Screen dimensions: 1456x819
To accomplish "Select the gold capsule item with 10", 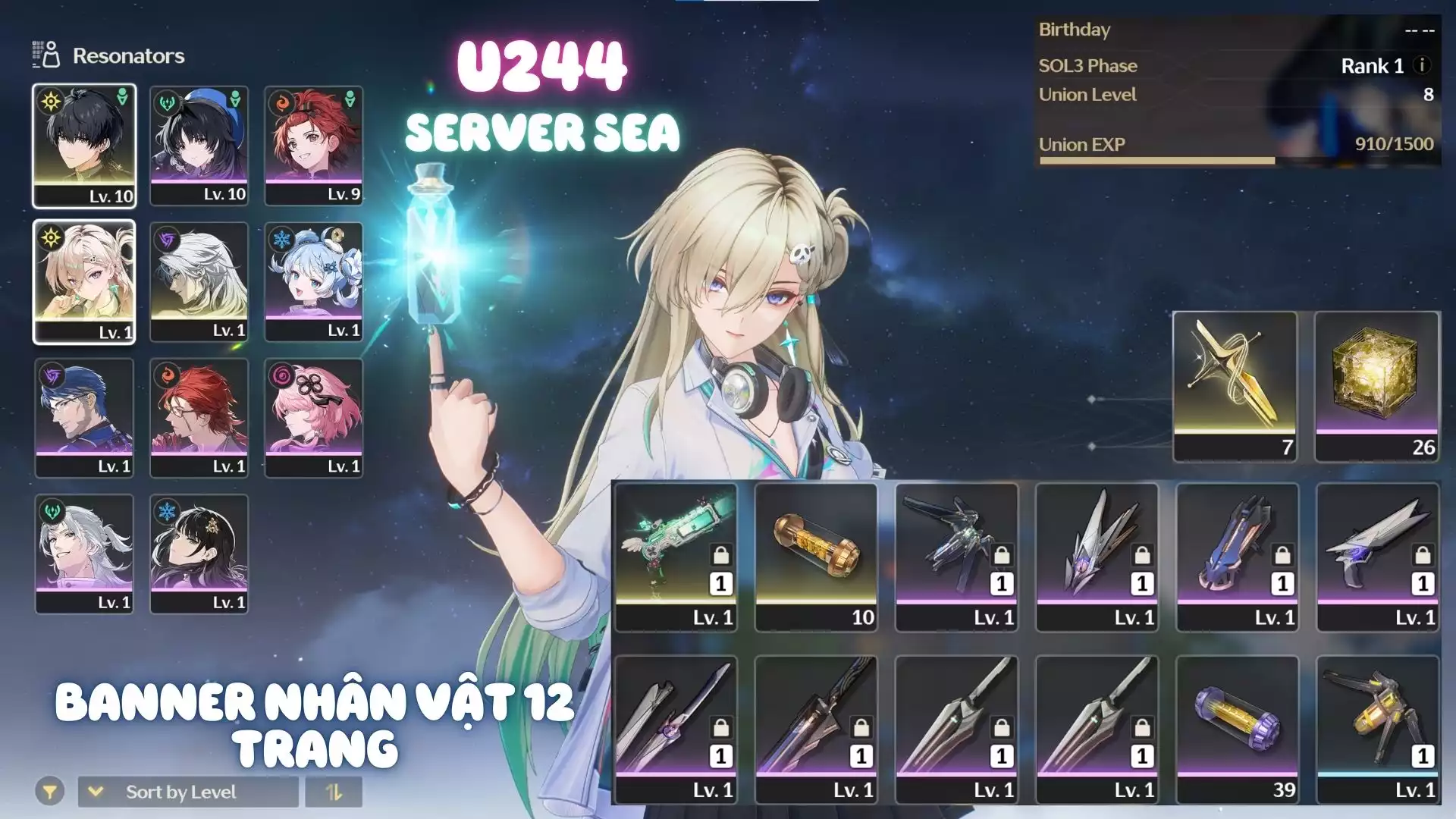I will 816,557.
